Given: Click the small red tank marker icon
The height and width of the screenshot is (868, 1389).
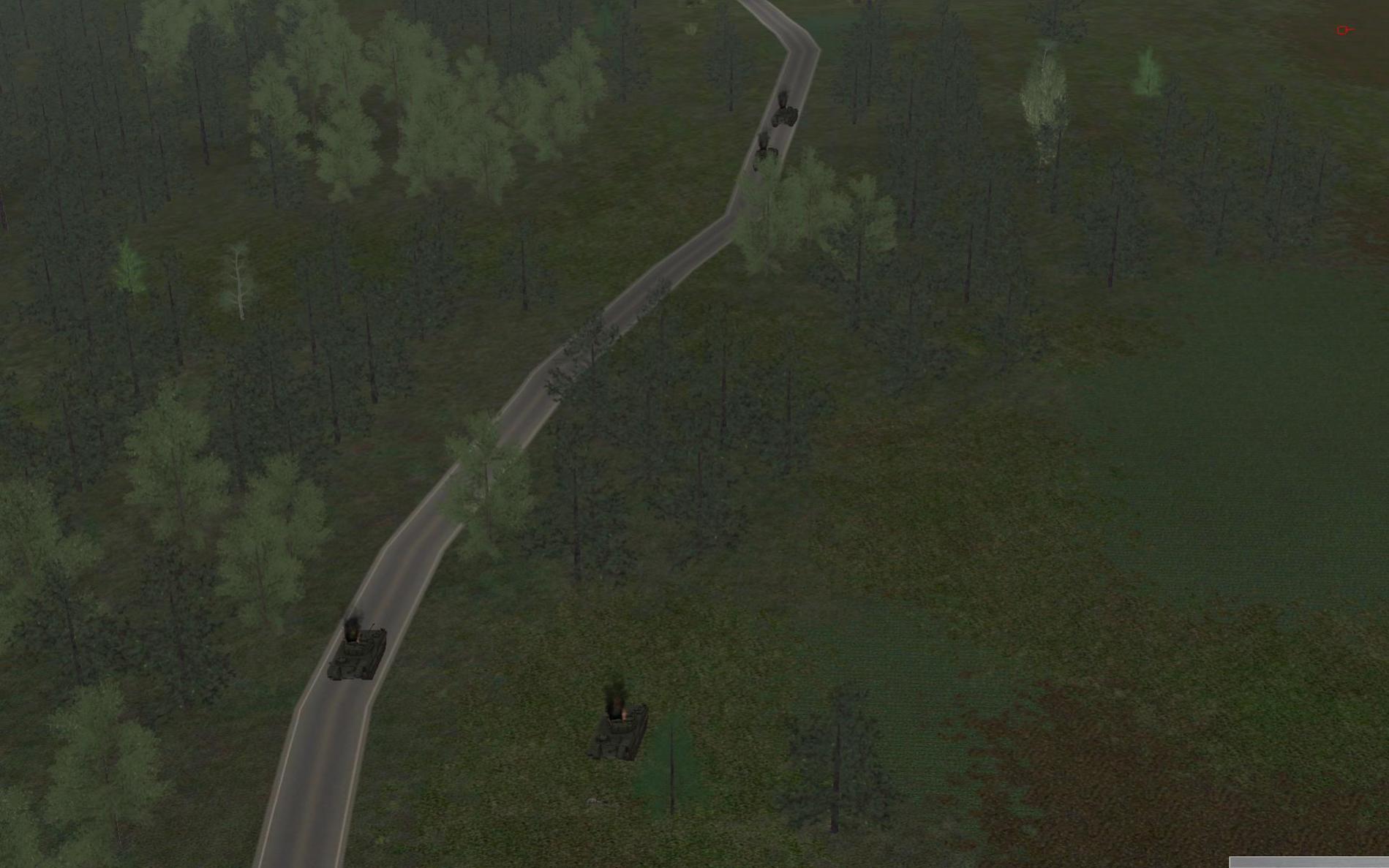Looking at the screenshot, I should (x=1344, y=30).
